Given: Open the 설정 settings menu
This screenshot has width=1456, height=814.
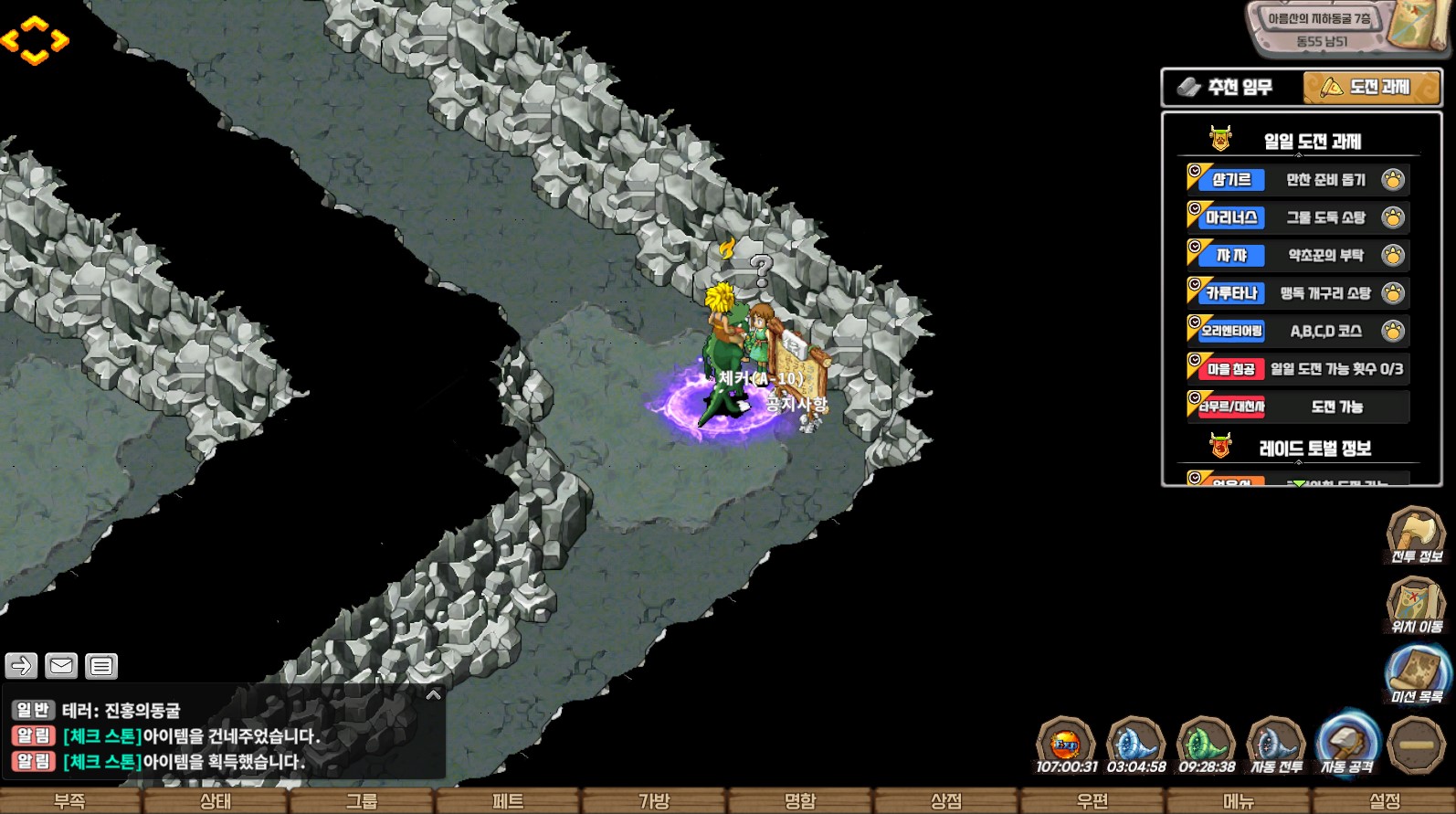Looking at the screenshot, I should [1385, 801].
